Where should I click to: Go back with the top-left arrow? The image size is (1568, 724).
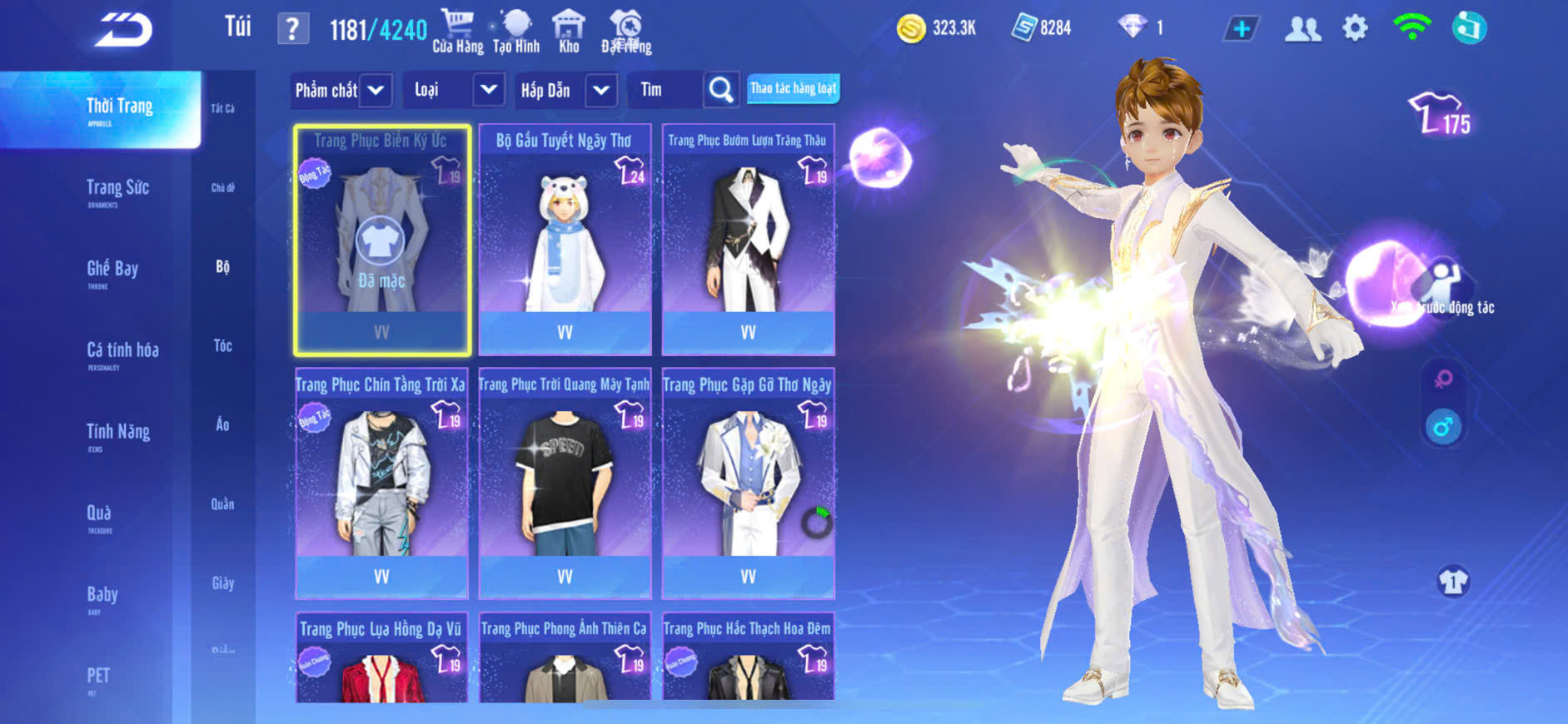pos(123,30)
